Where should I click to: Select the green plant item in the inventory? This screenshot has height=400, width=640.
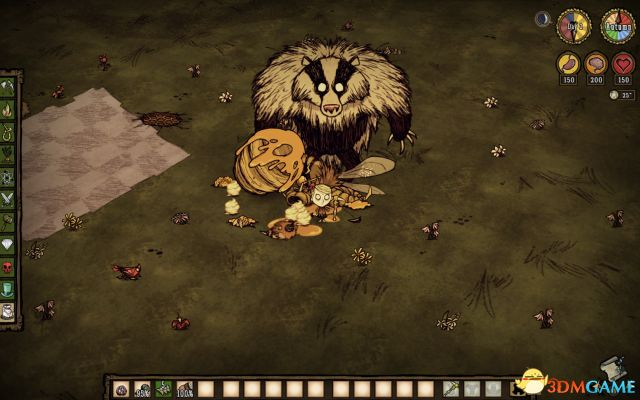tap(161, 389)
